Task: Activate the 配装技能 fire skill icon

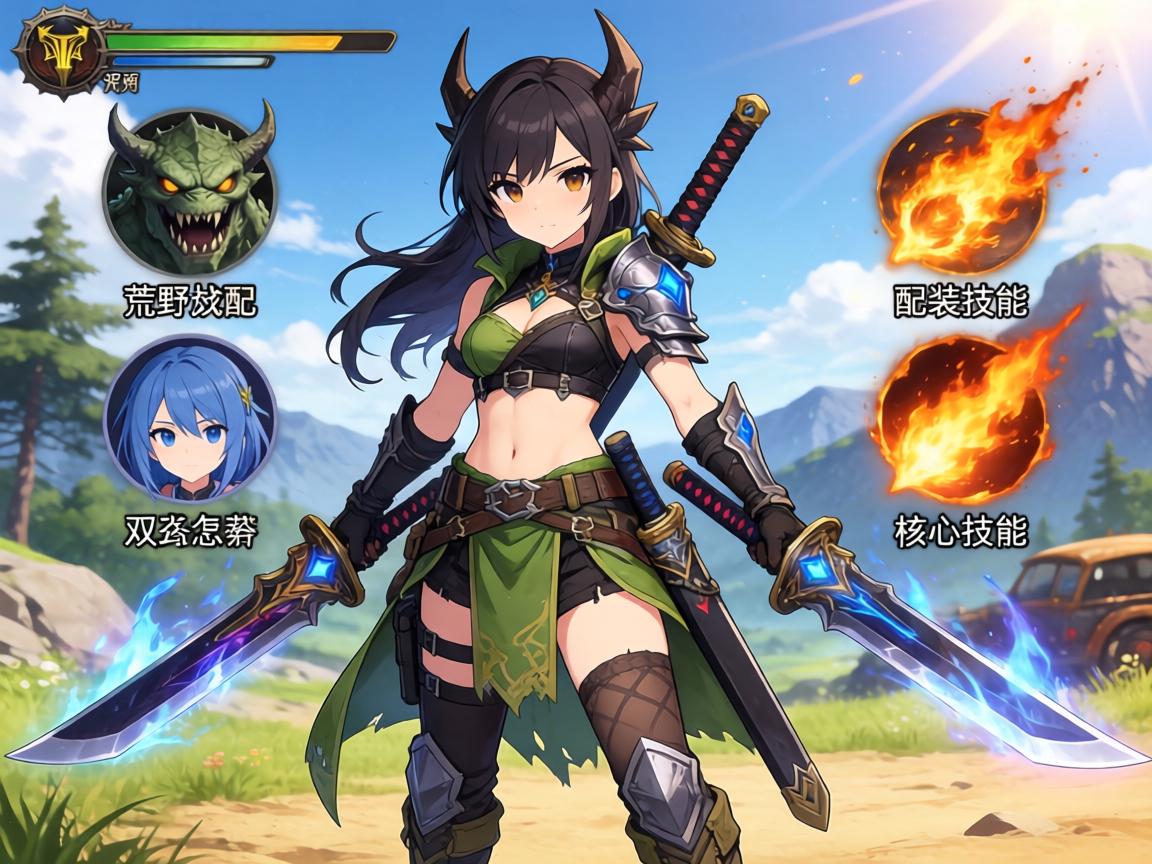Action: pyautogui.click(x=960, y=196)
